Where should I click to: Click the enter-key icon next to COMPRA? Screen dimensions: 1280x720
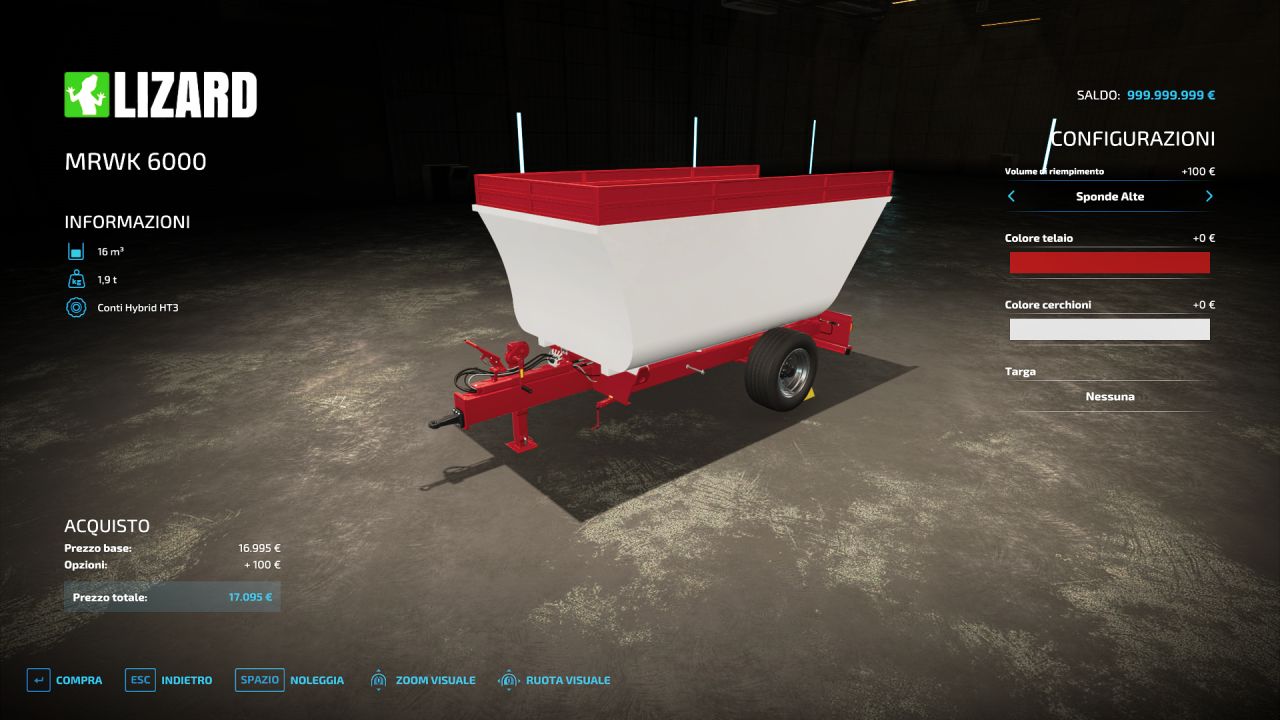tap(36, 679)
